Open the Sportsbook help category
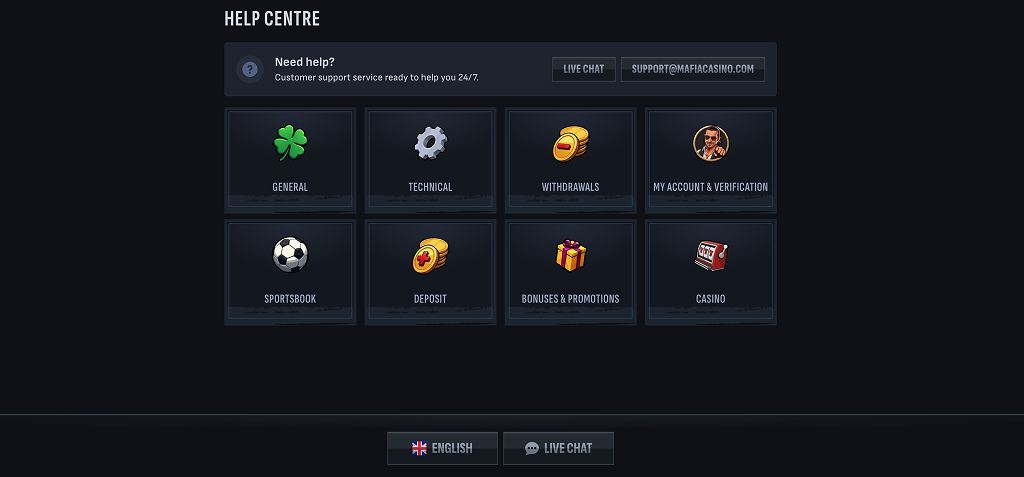Viewport: 1024px width, 477px height. click(290, 272)
